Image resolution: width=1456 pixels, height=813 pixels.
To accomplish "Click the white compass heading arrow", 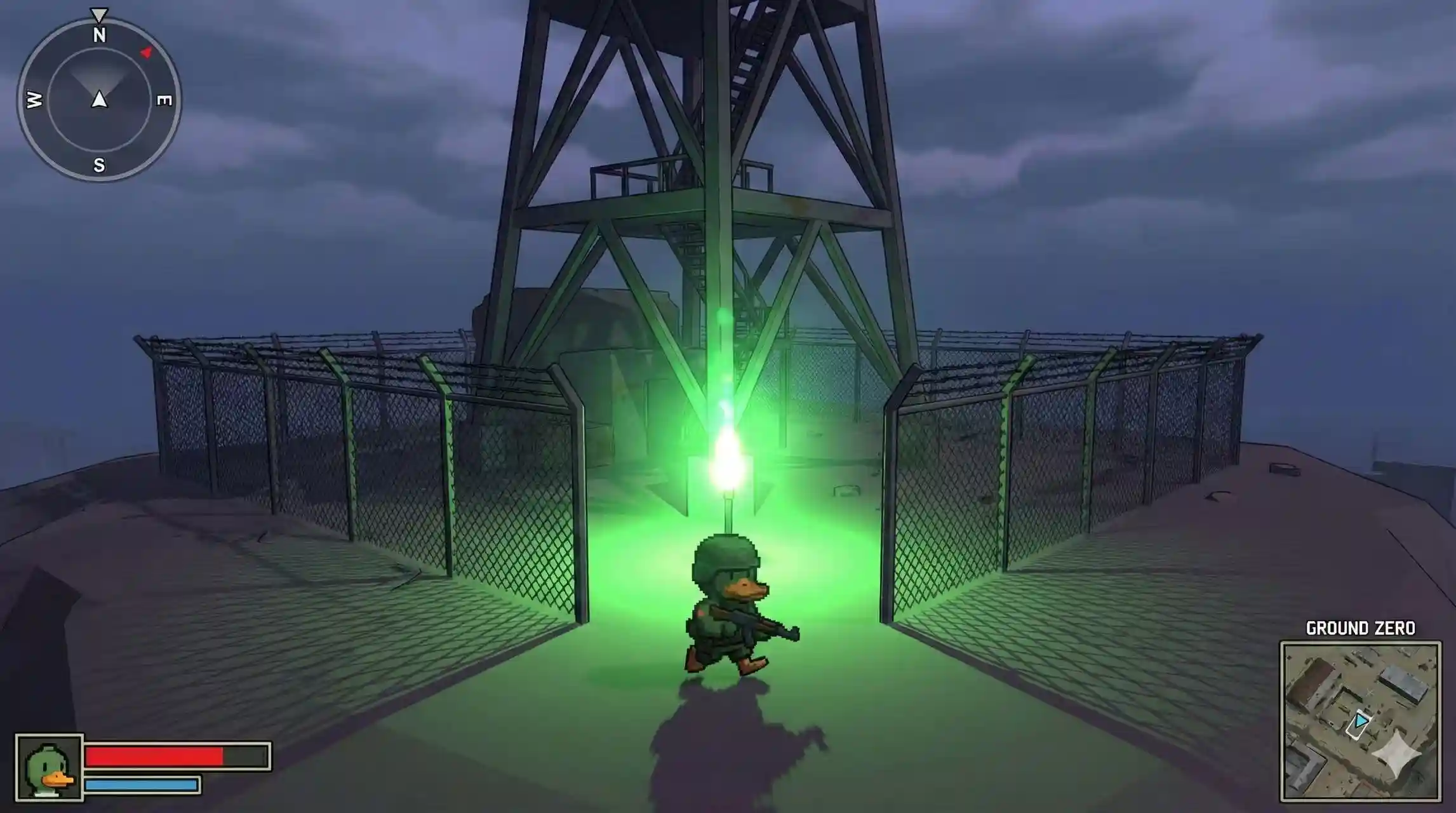I will coord(100,100).
